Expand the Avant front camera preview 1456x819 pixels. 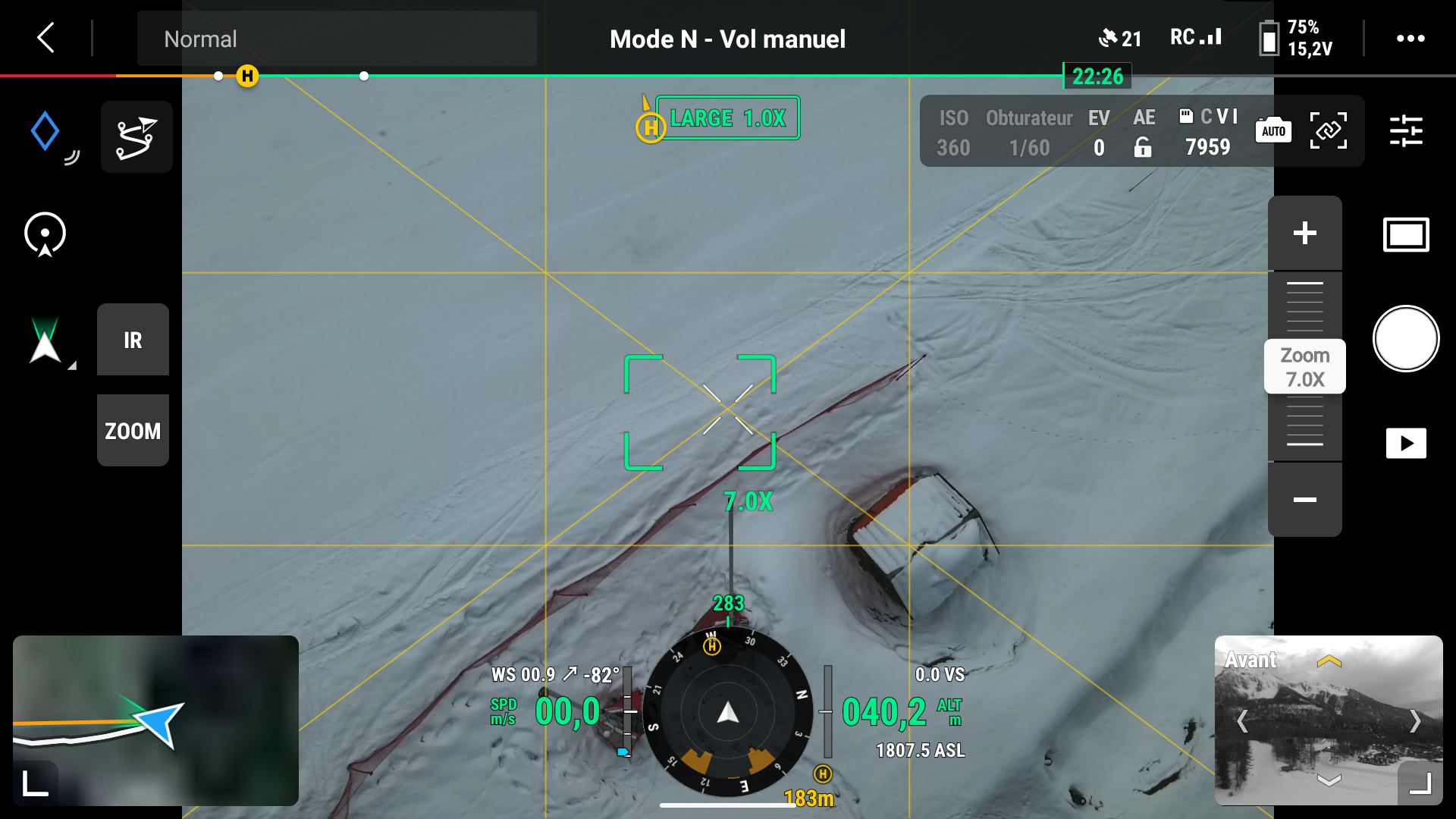pyautogui.click(x=1420, y=783)
